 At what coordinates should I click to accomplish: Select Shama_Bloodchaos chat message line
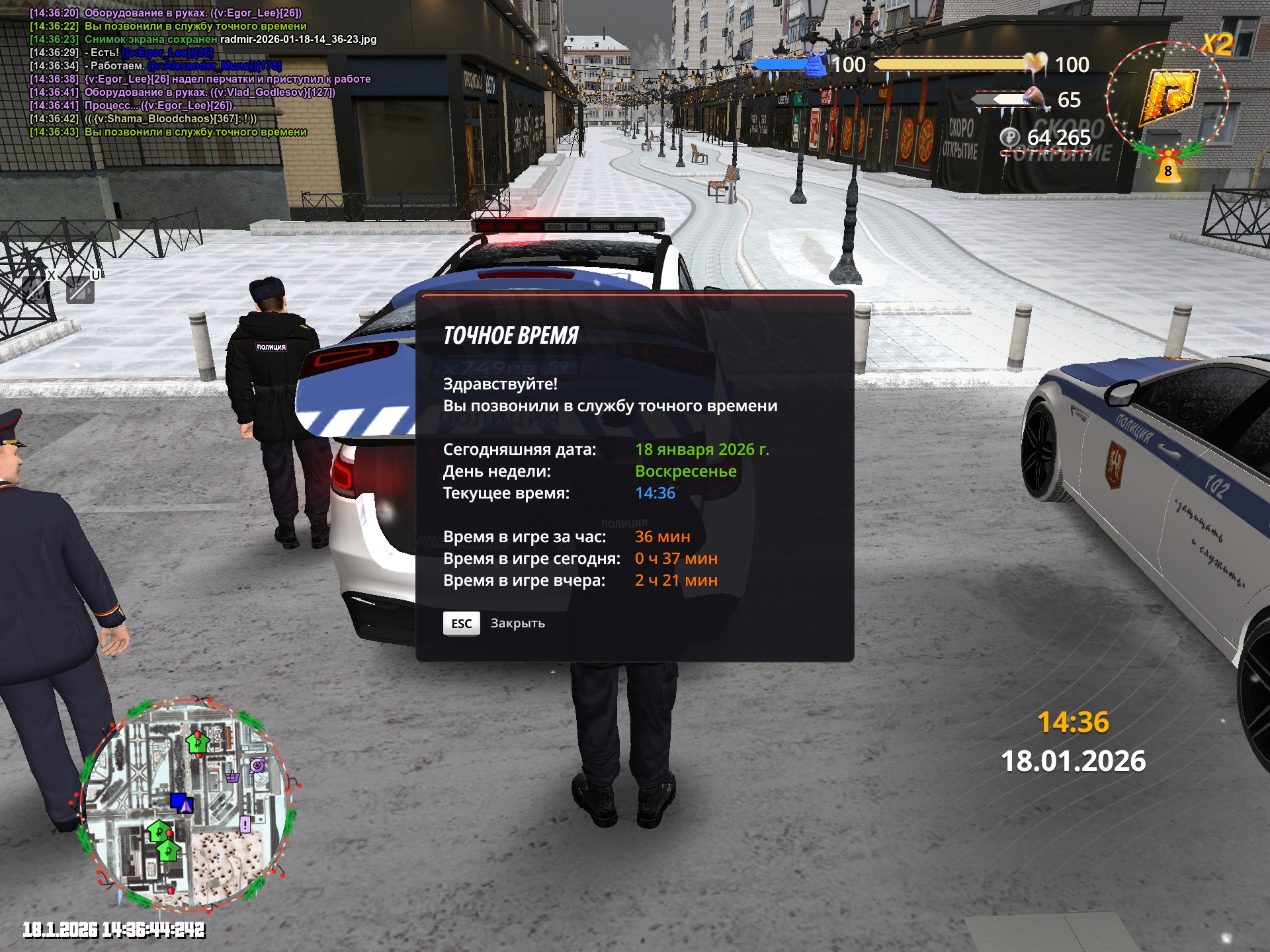pyautogui.click(x=143, y=119)
